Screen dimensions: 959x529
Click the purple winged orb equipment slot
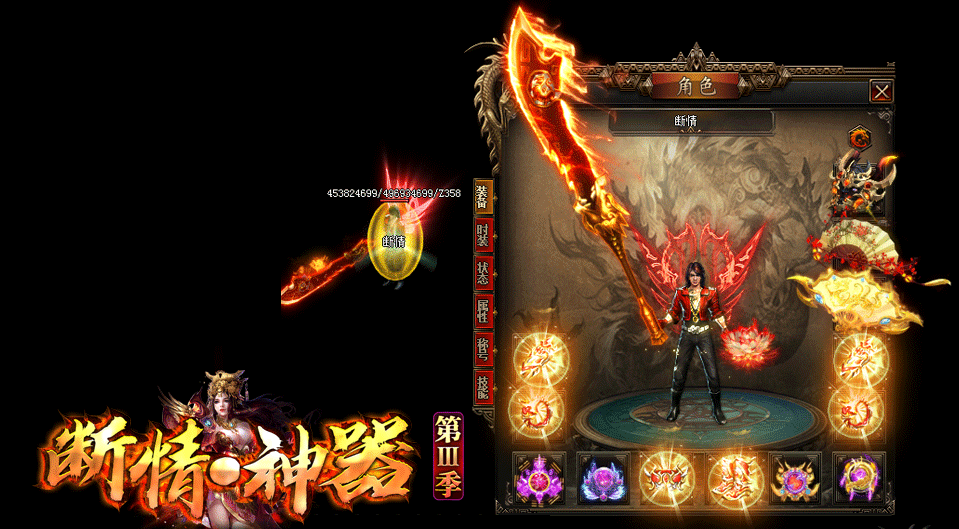pyautogui.click(x=603, y=478)
